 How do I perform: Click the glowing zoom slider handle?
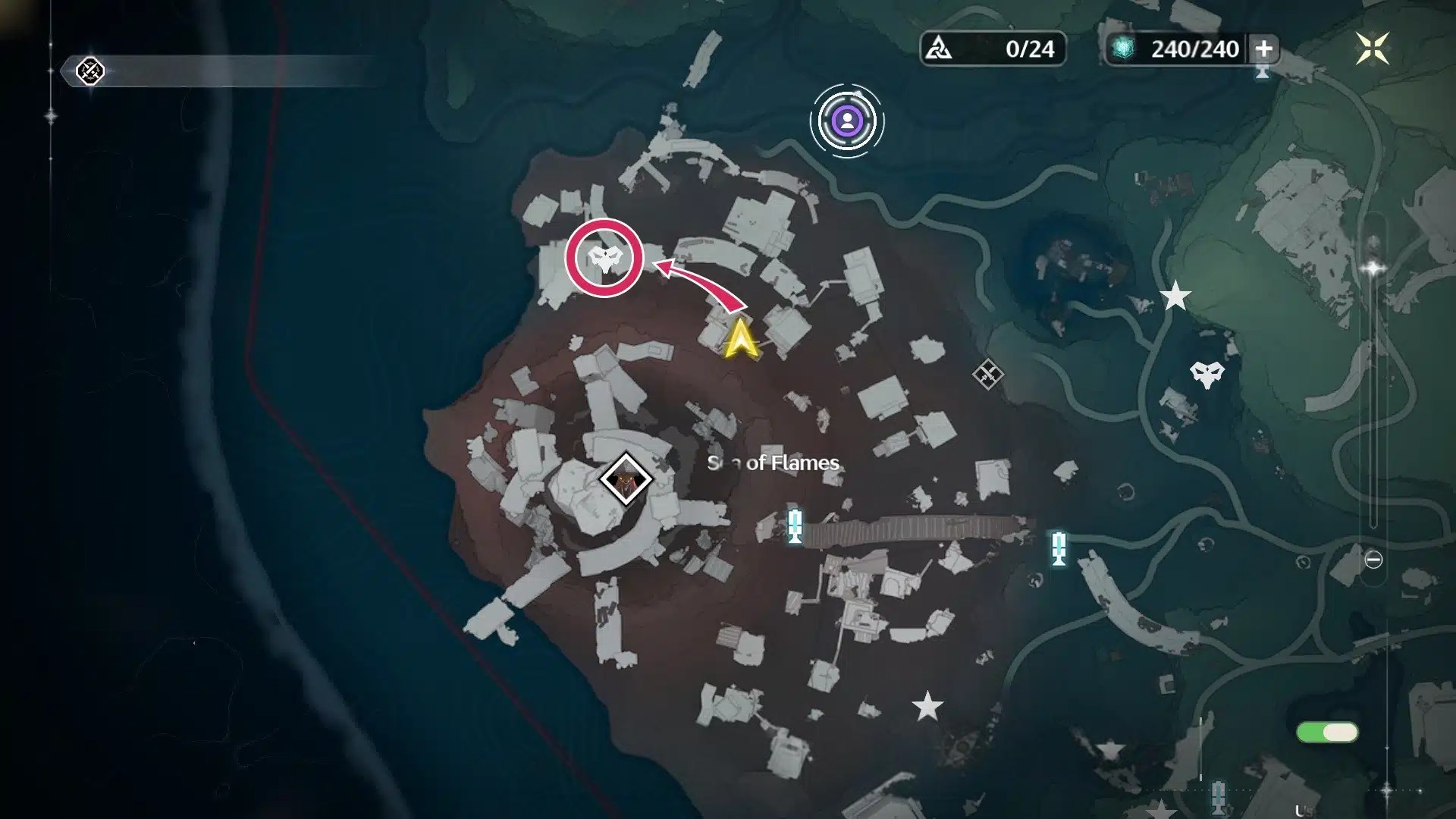pos(1373,268)
